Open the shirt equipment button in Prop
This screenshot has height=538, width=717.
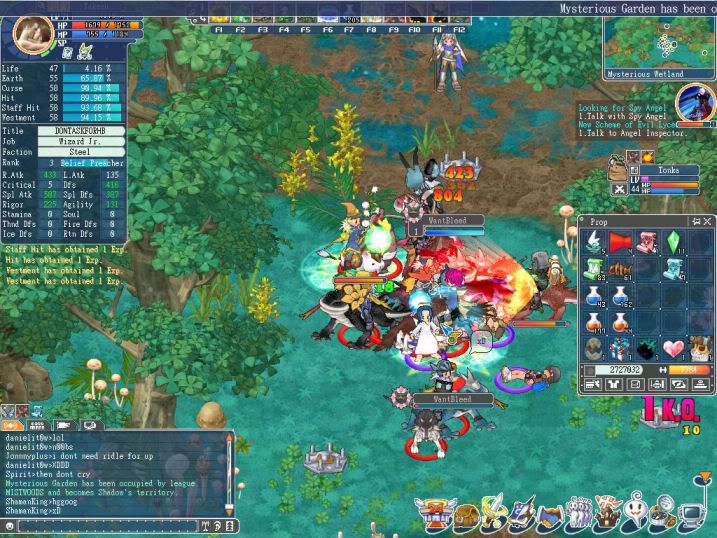614,384
